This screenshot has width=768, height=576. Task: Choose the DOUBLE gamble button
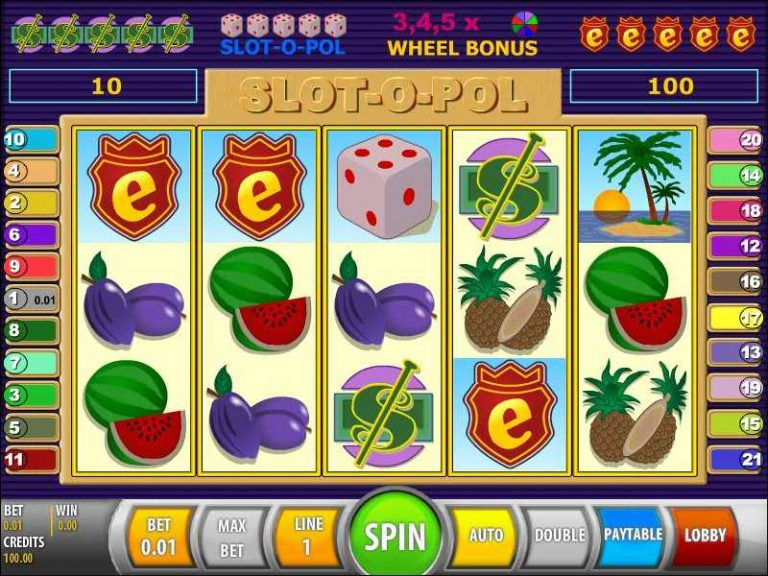pyautogui.click(x=559, y=535)
